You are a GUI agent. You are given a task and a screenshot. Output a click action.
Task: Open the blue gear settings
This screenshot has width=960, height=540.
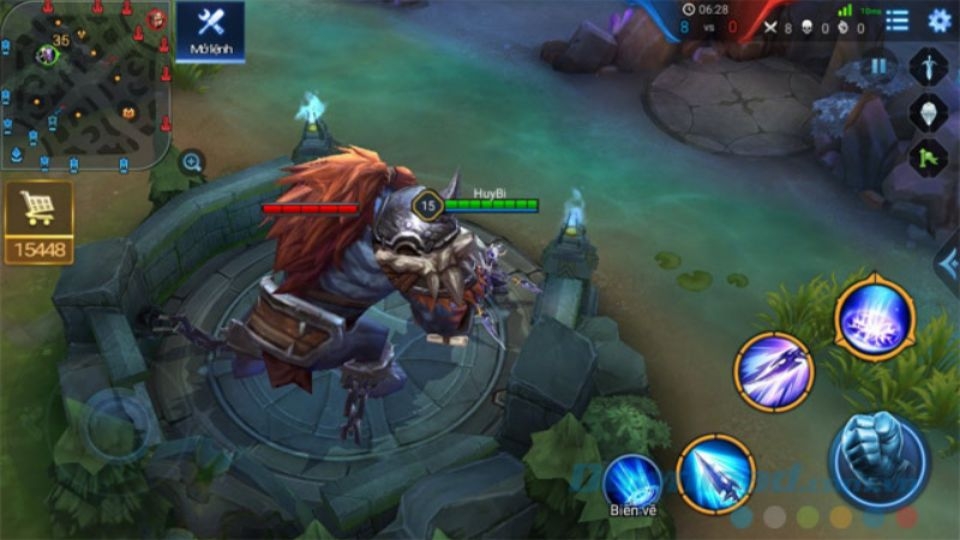(939, 20)
